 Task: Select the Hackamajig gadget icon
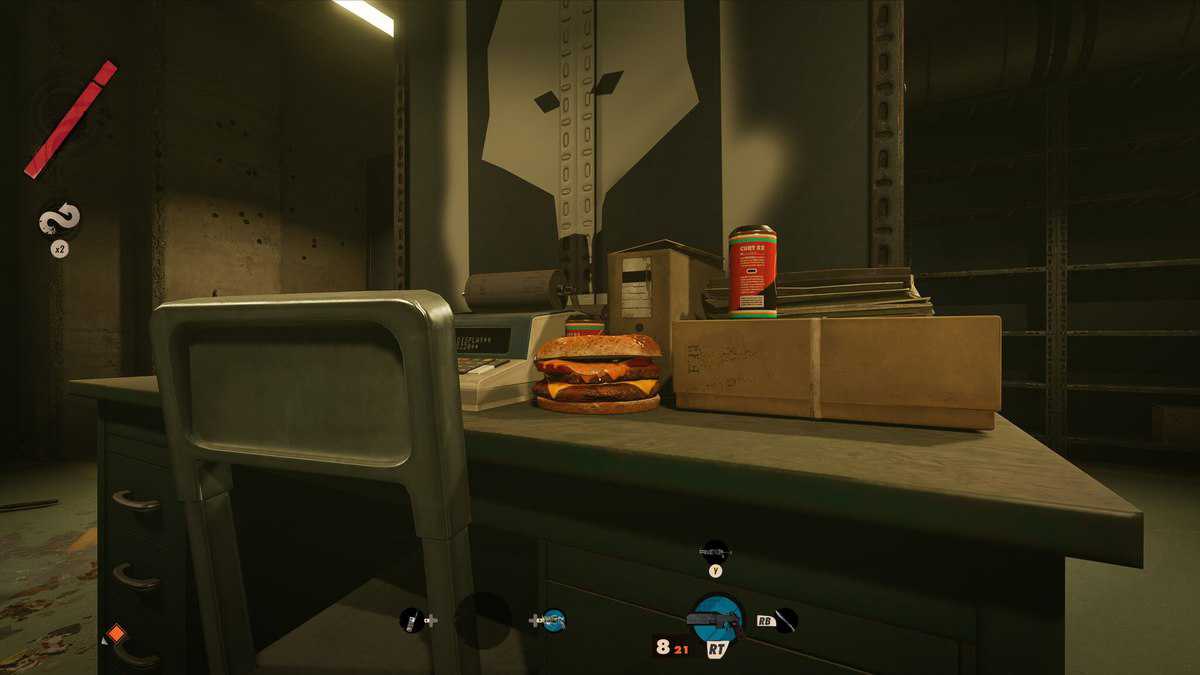tap(410, 620)
